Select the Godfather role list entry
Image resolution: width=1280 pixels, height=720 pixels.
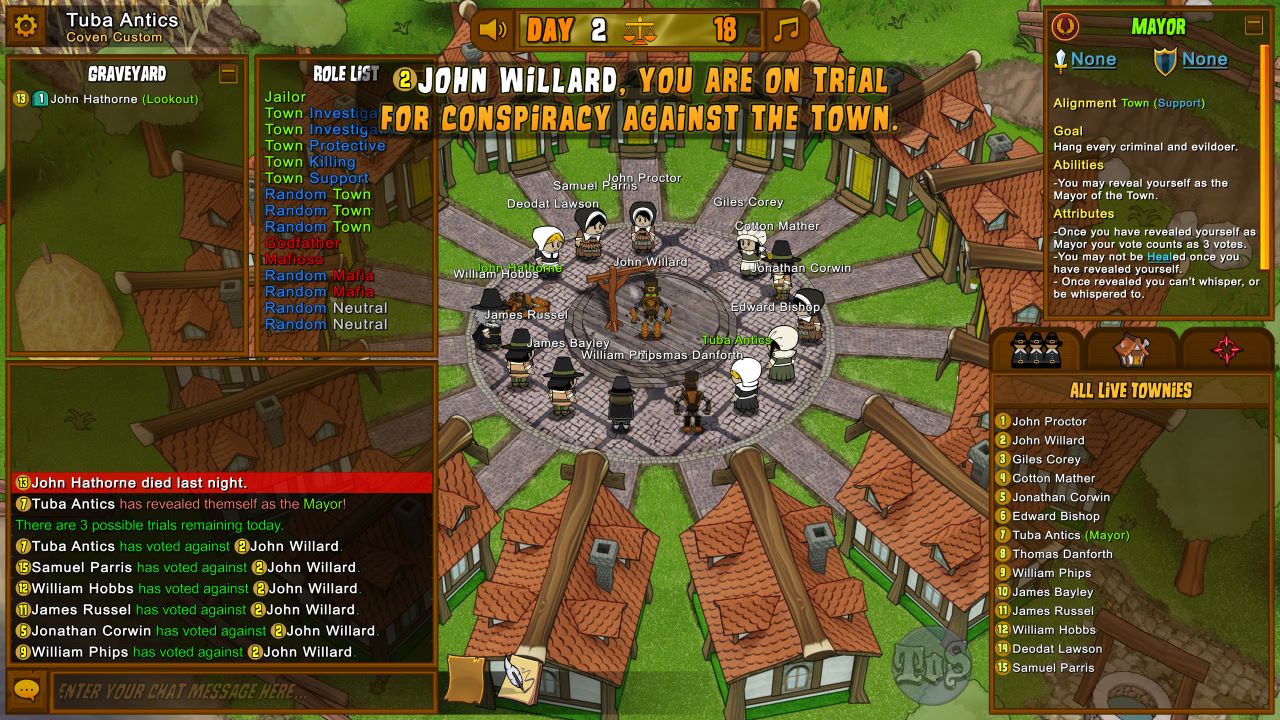(302, 243)
